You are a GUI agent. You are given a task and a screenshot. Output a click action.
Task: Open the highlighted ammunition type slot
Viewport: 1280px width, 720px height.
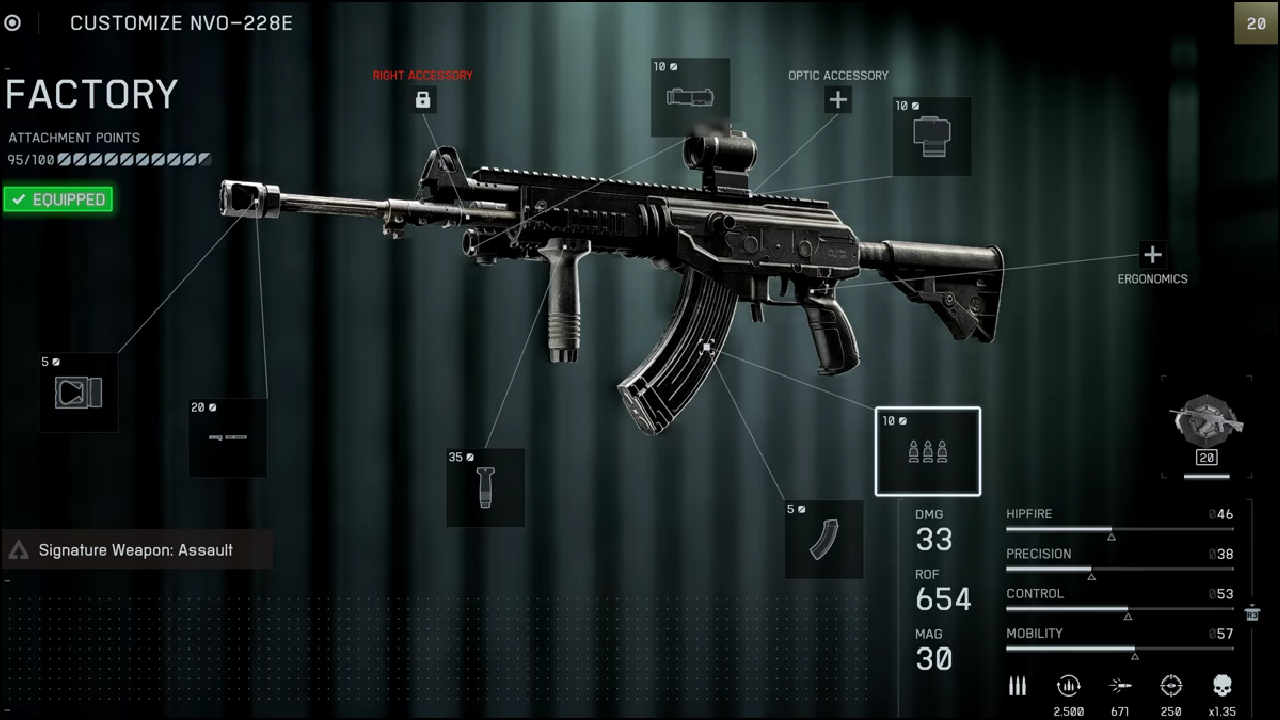(928, 451)
